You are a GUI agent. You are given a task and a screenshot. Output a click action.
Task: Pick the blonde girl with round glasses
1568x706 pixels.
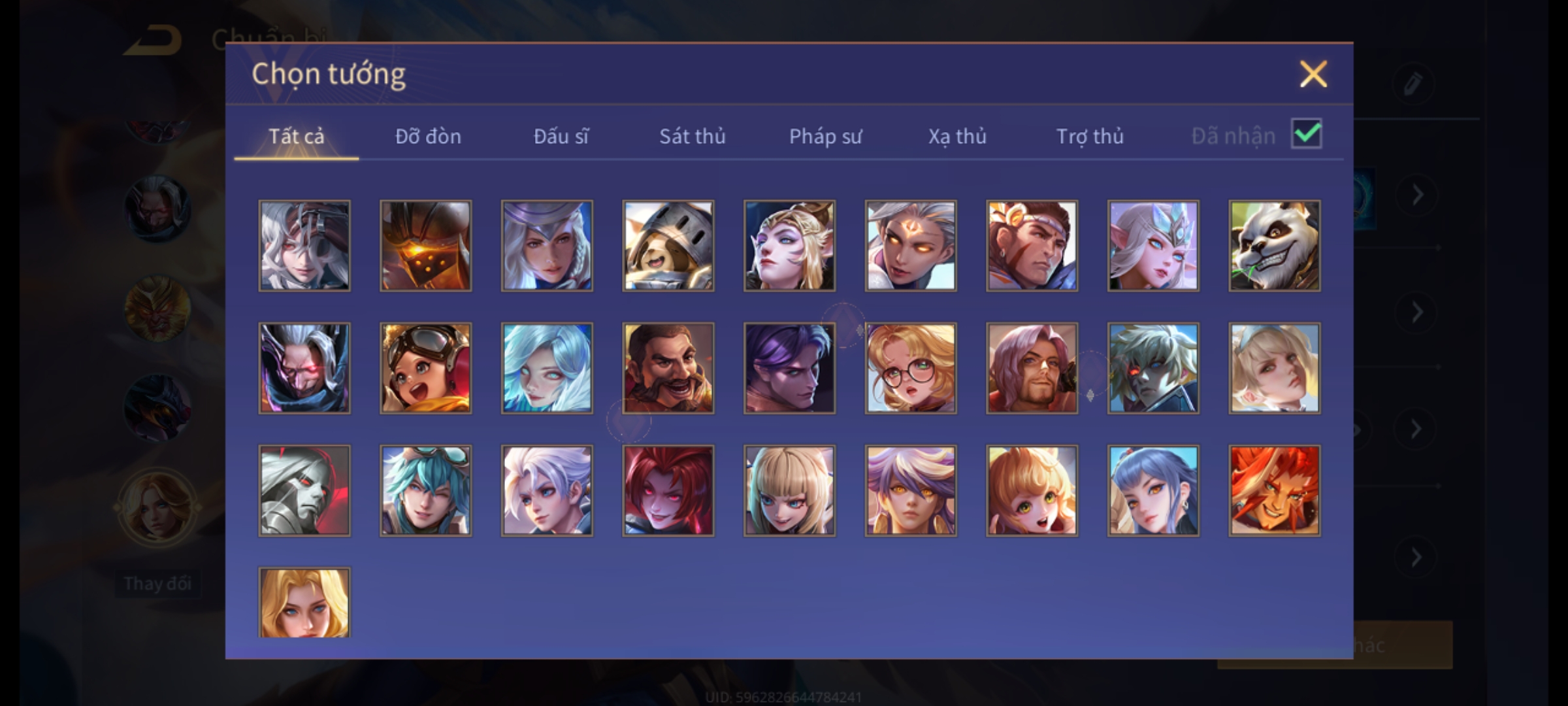coord(910,368)
